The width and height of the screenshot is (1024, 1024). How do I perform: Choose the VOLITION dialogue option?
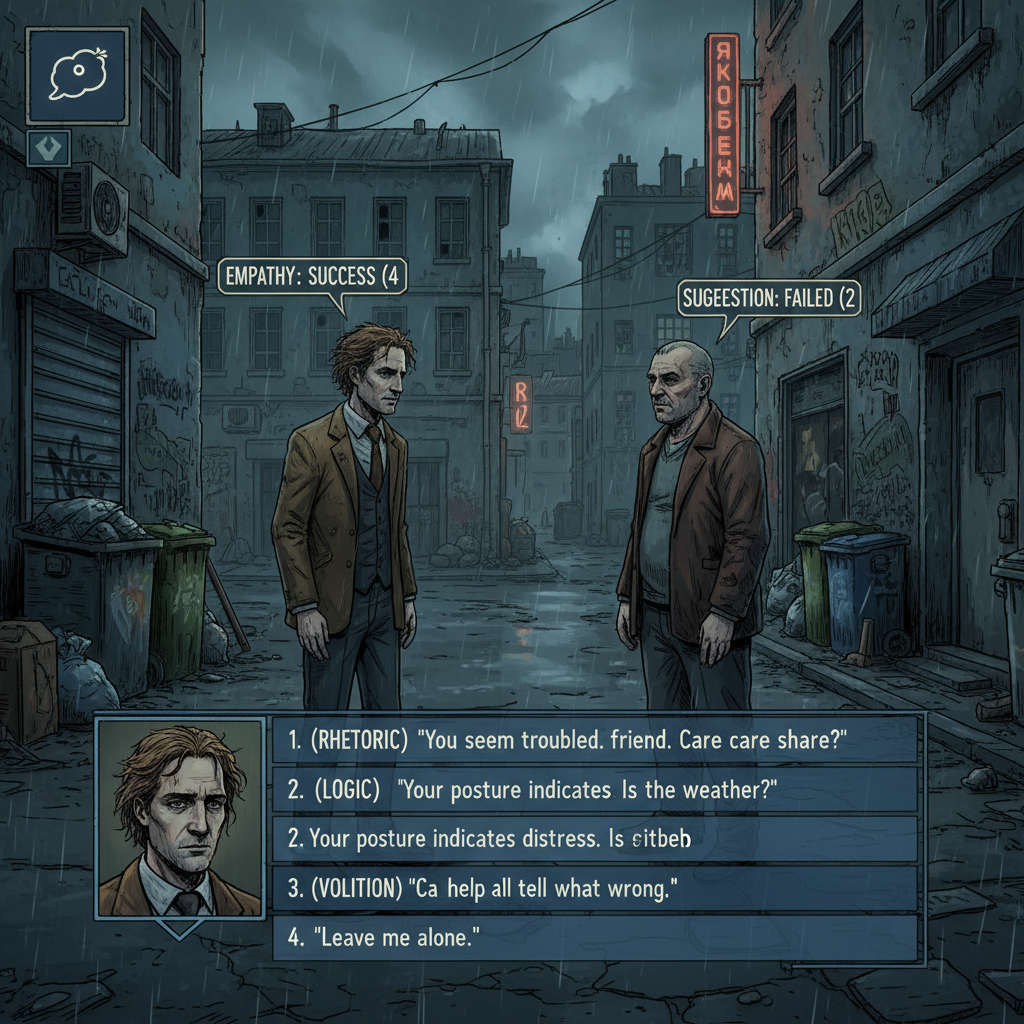595,888
